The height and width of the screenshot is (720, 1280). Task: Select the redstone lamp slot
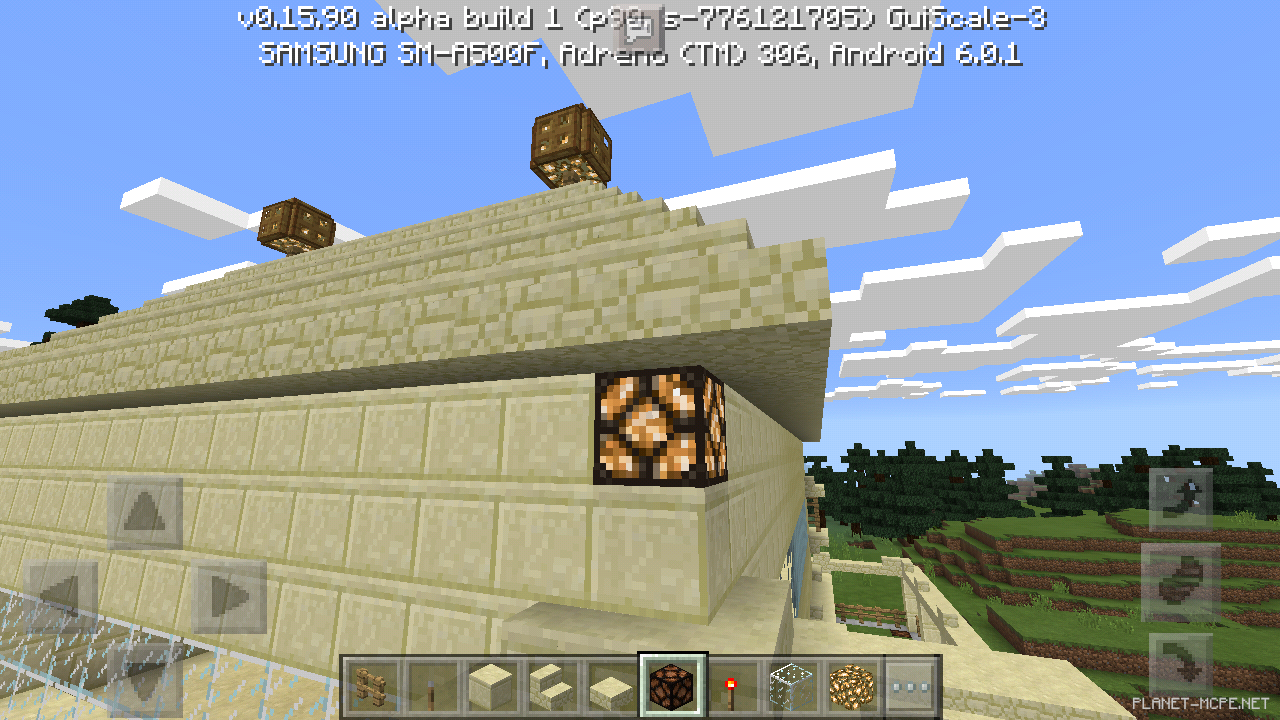(x=672, y=686)
